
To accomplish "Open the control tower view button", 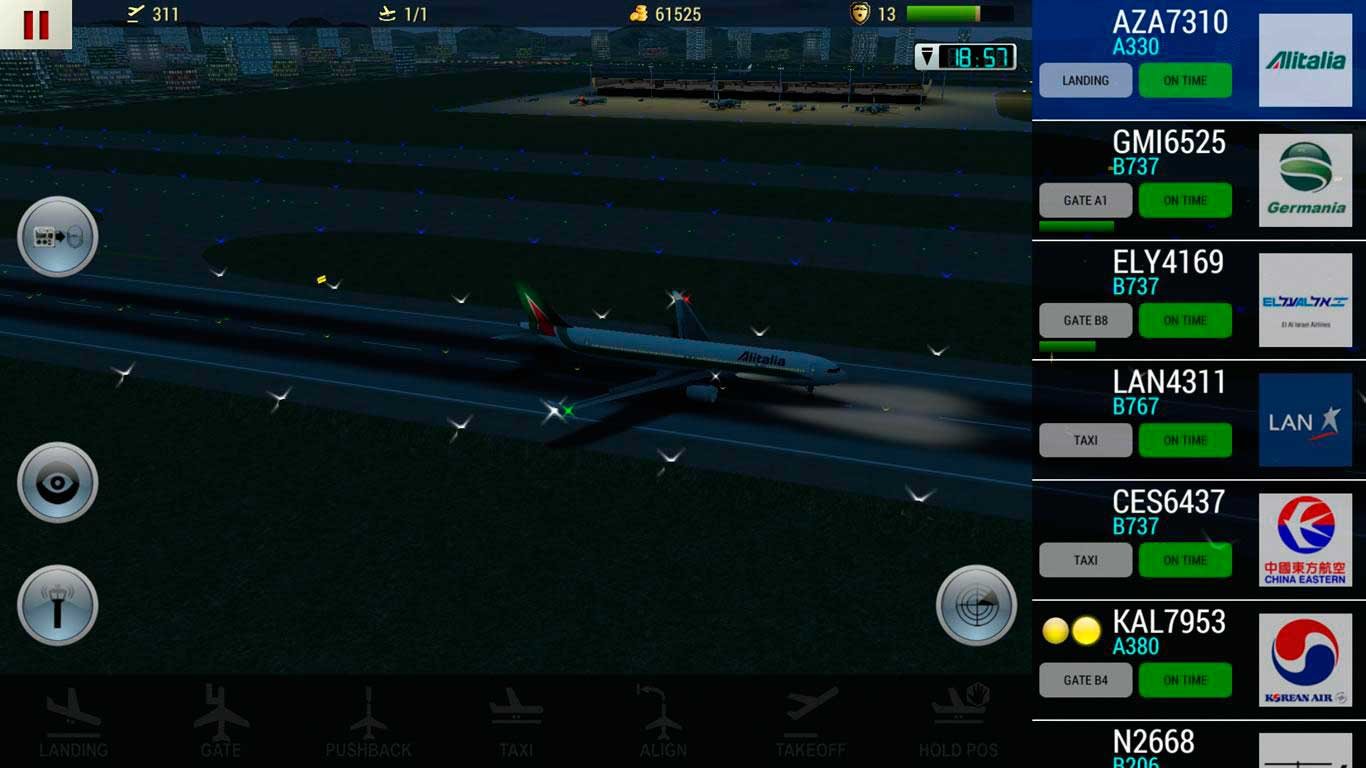I will [x=58, y=606].
